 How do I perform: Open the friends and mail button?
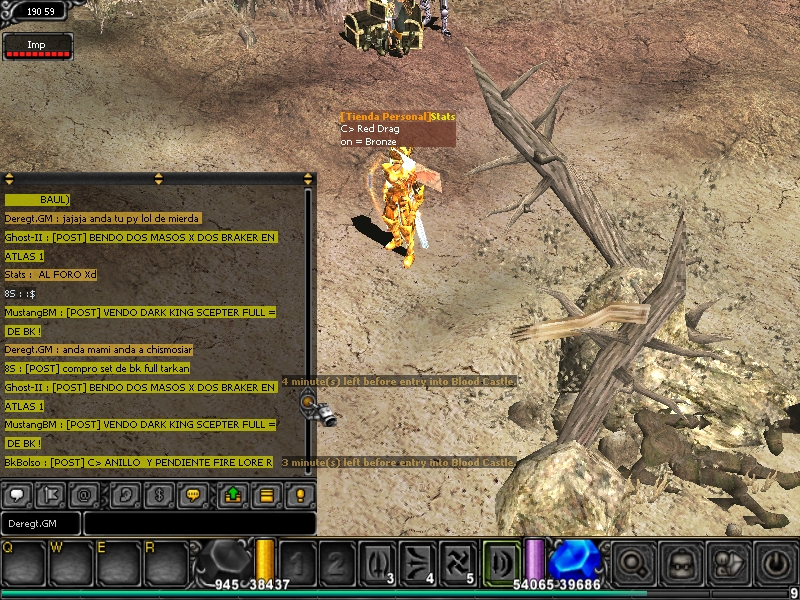(x=729, y=563)
